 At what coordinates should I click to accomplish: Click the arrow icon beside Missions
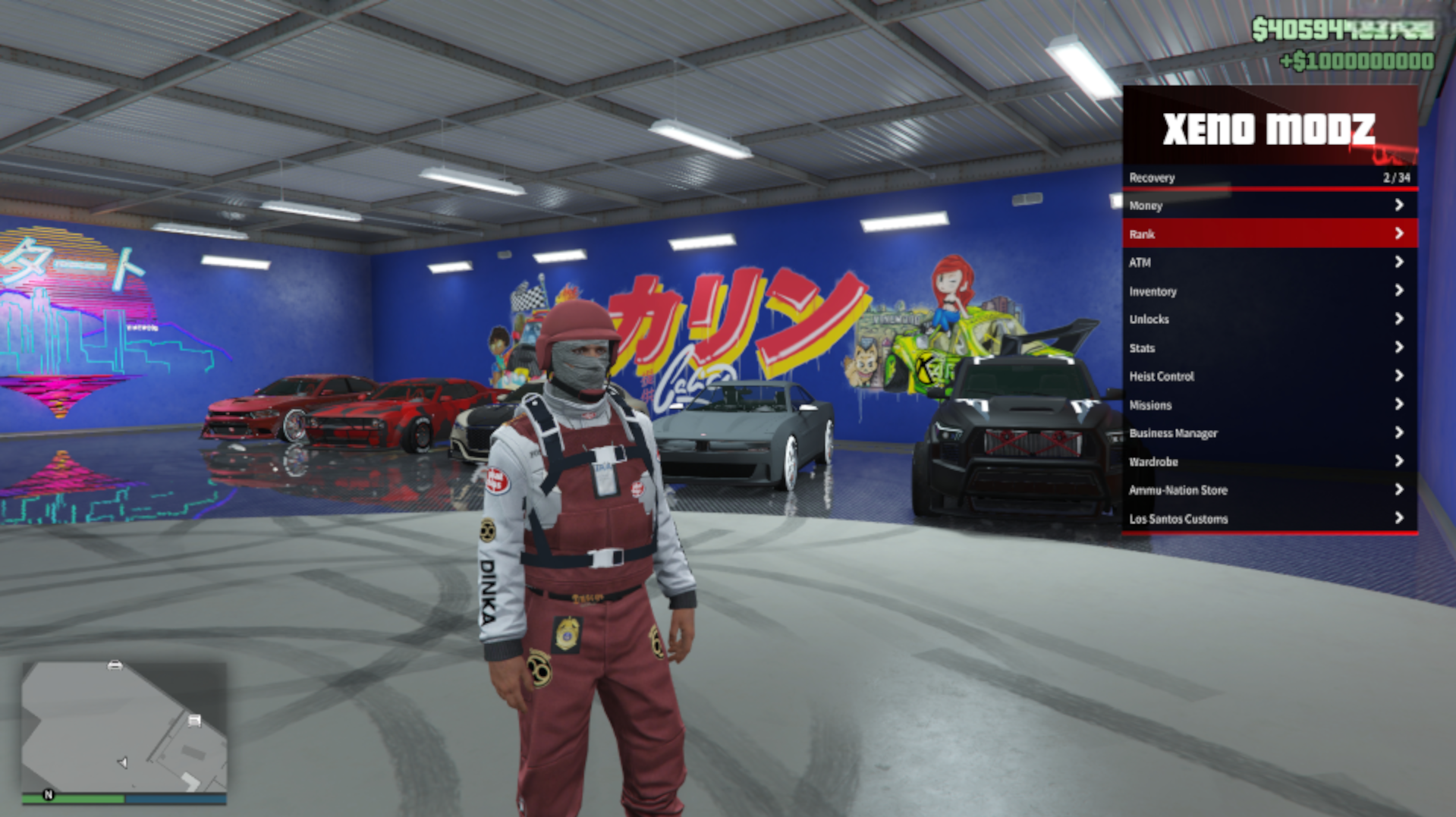pyautogui.click(x=1400, y=404)
